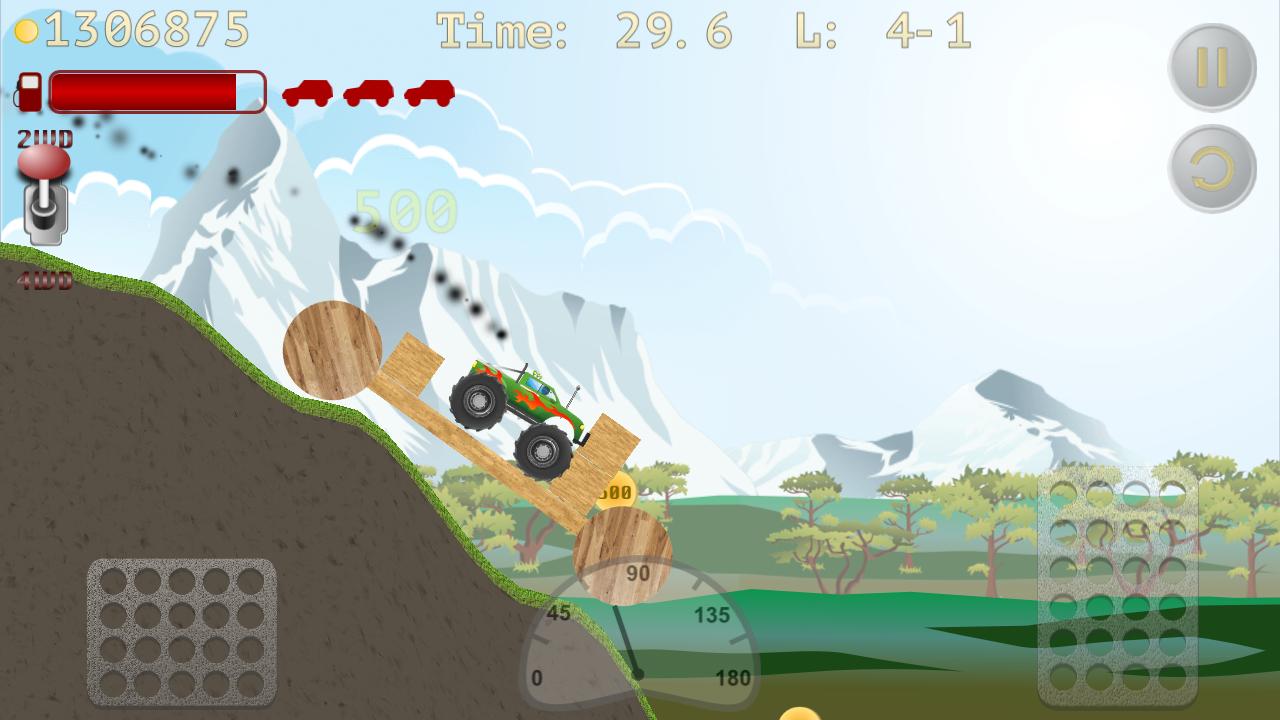Select the first red truck life icon

(306, 94)
